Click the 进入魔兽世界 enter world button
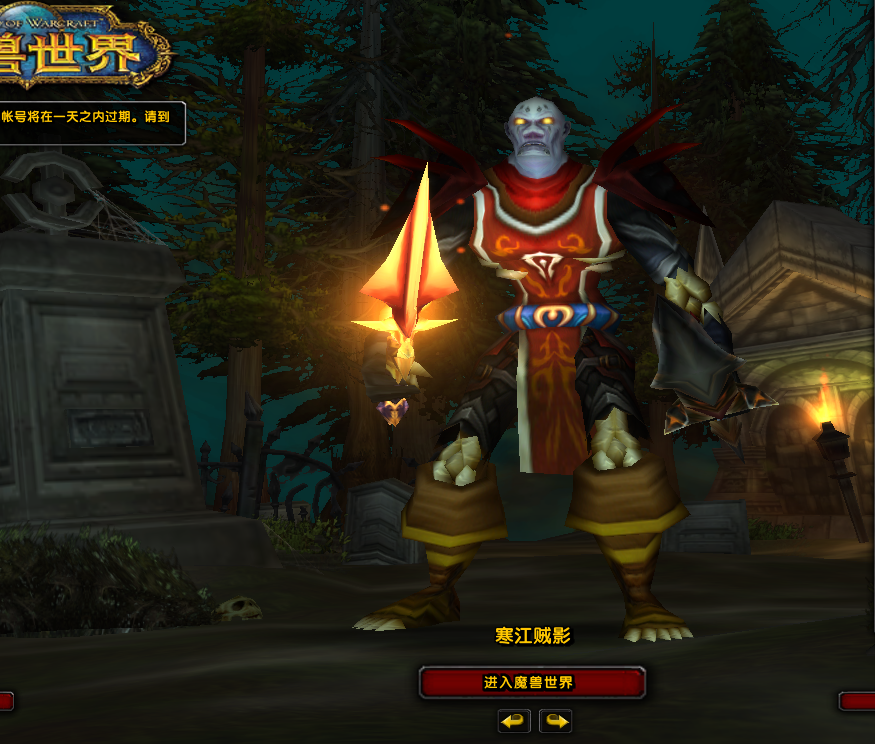875x744 pixels. [x=531, y=683]
